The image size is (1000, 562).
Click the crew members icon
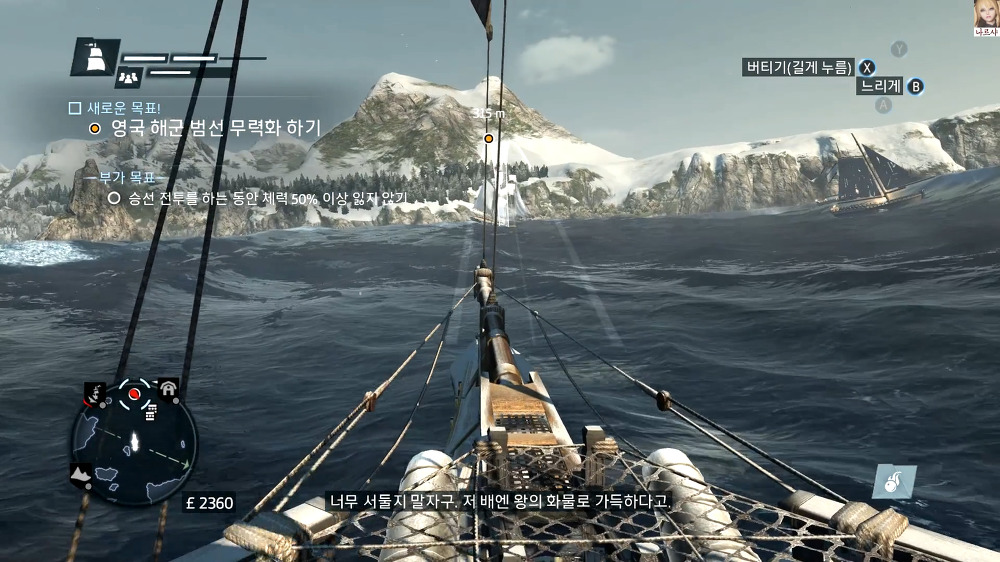[128, 75]
